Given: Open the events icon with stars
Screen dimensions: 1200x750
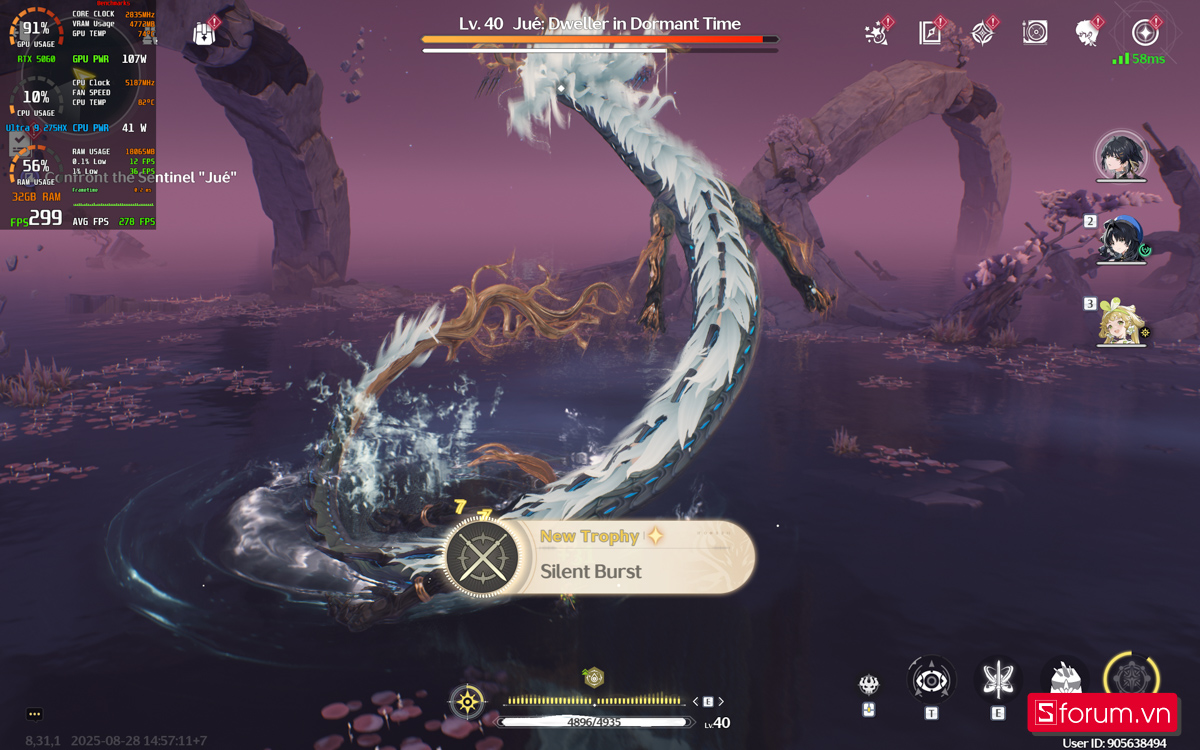Looking at the screenshot, I should point(877,33).
